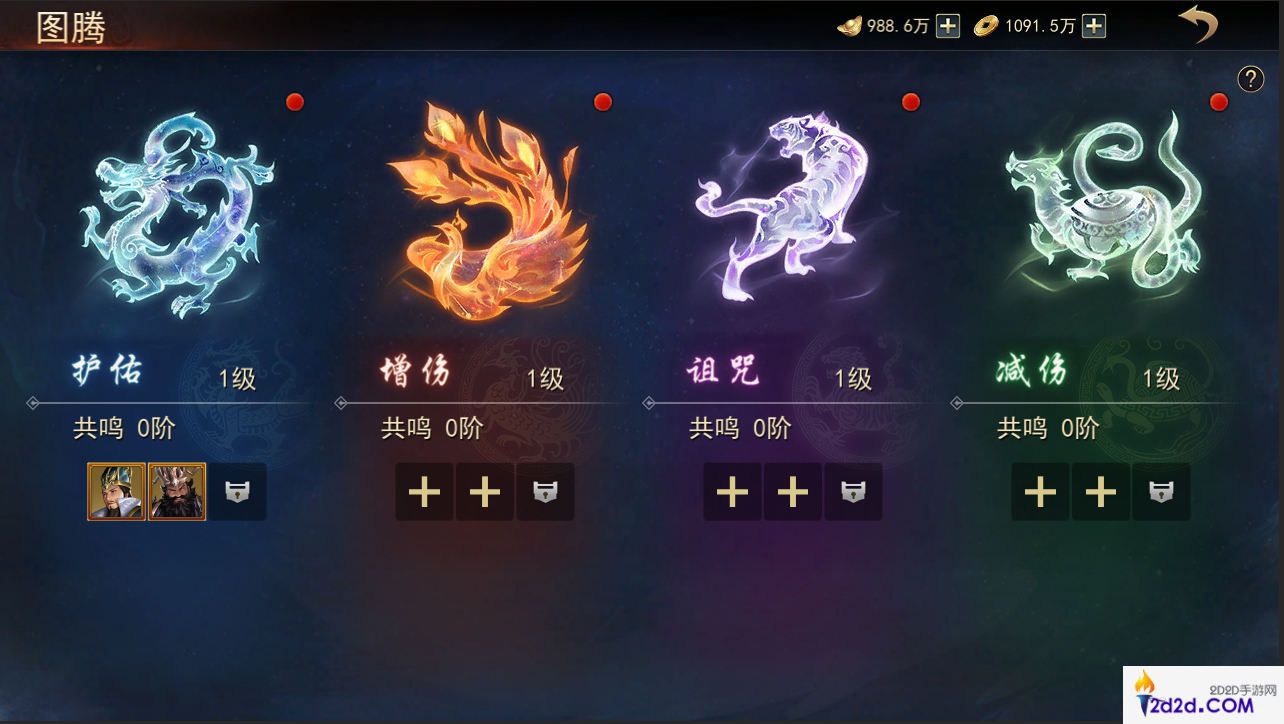This screenshot has width=1284, height=724.
Task: Select the 减伤 green dragon totem
Action: coord(1100,210)
